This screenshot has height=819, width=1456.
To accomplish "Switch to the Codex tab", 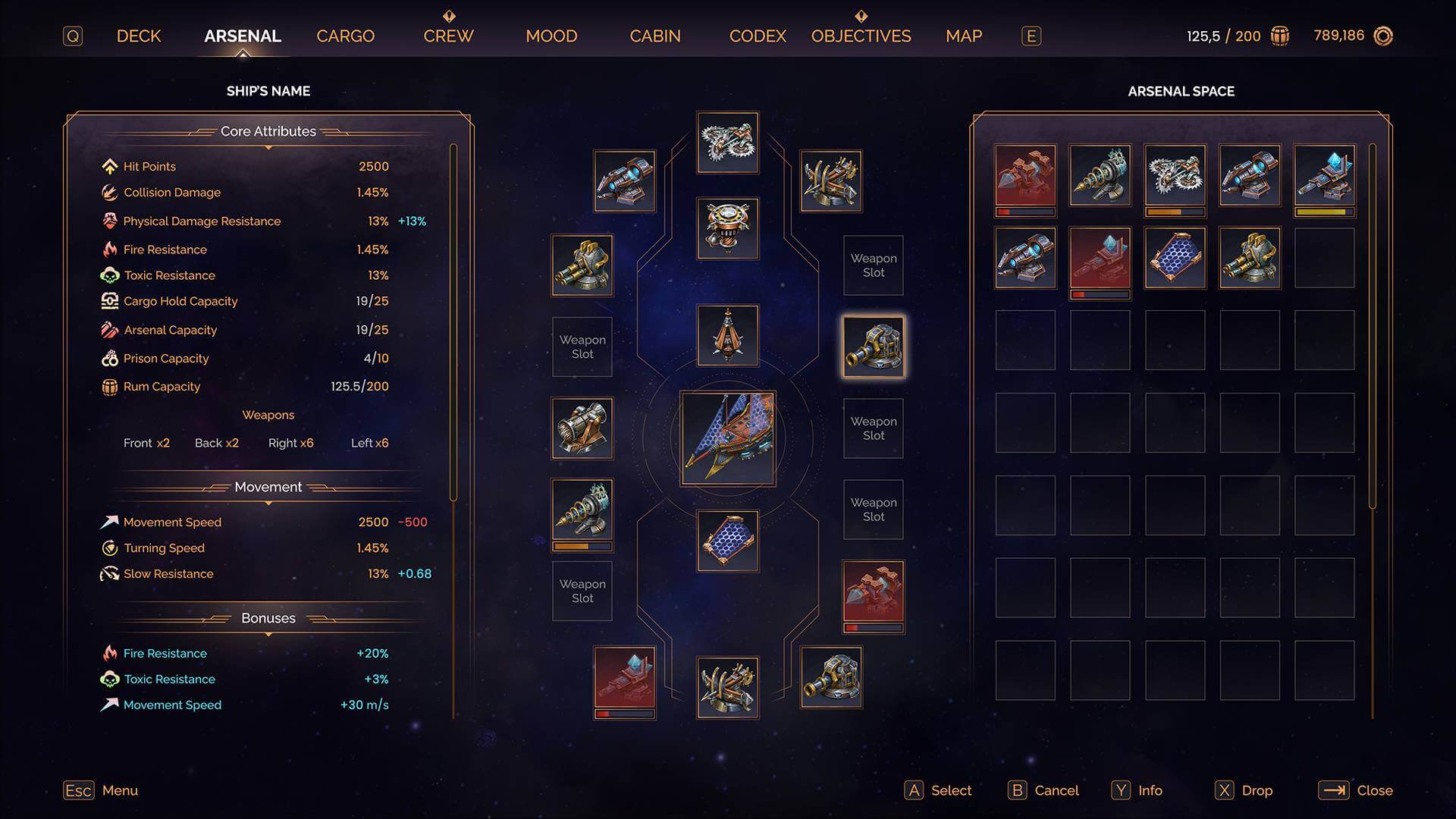I will pos(758,36).
